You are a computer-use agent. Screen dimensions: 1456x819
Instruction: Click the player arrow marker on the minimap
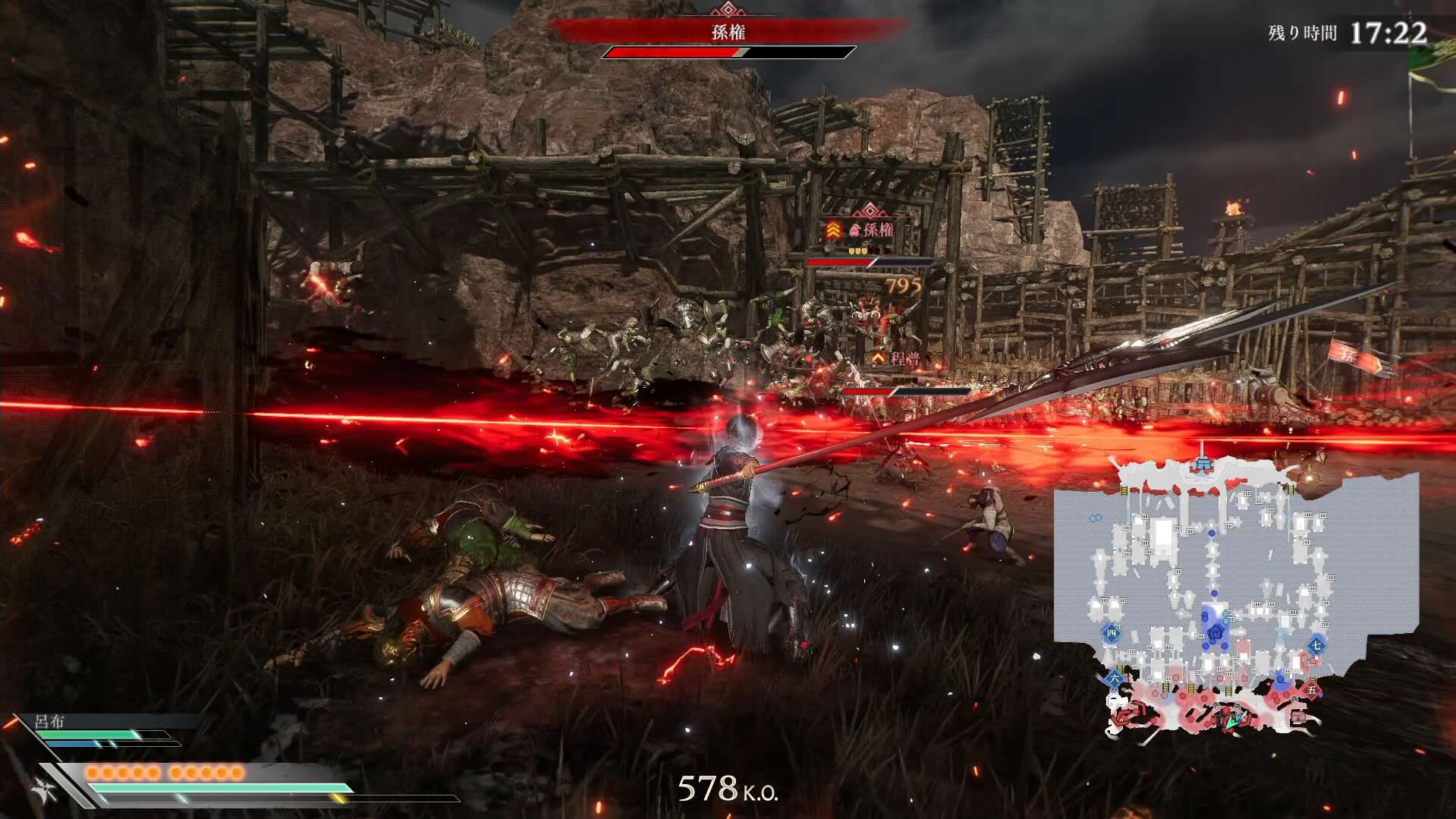pyautogui.click(x=1233, y=720)
